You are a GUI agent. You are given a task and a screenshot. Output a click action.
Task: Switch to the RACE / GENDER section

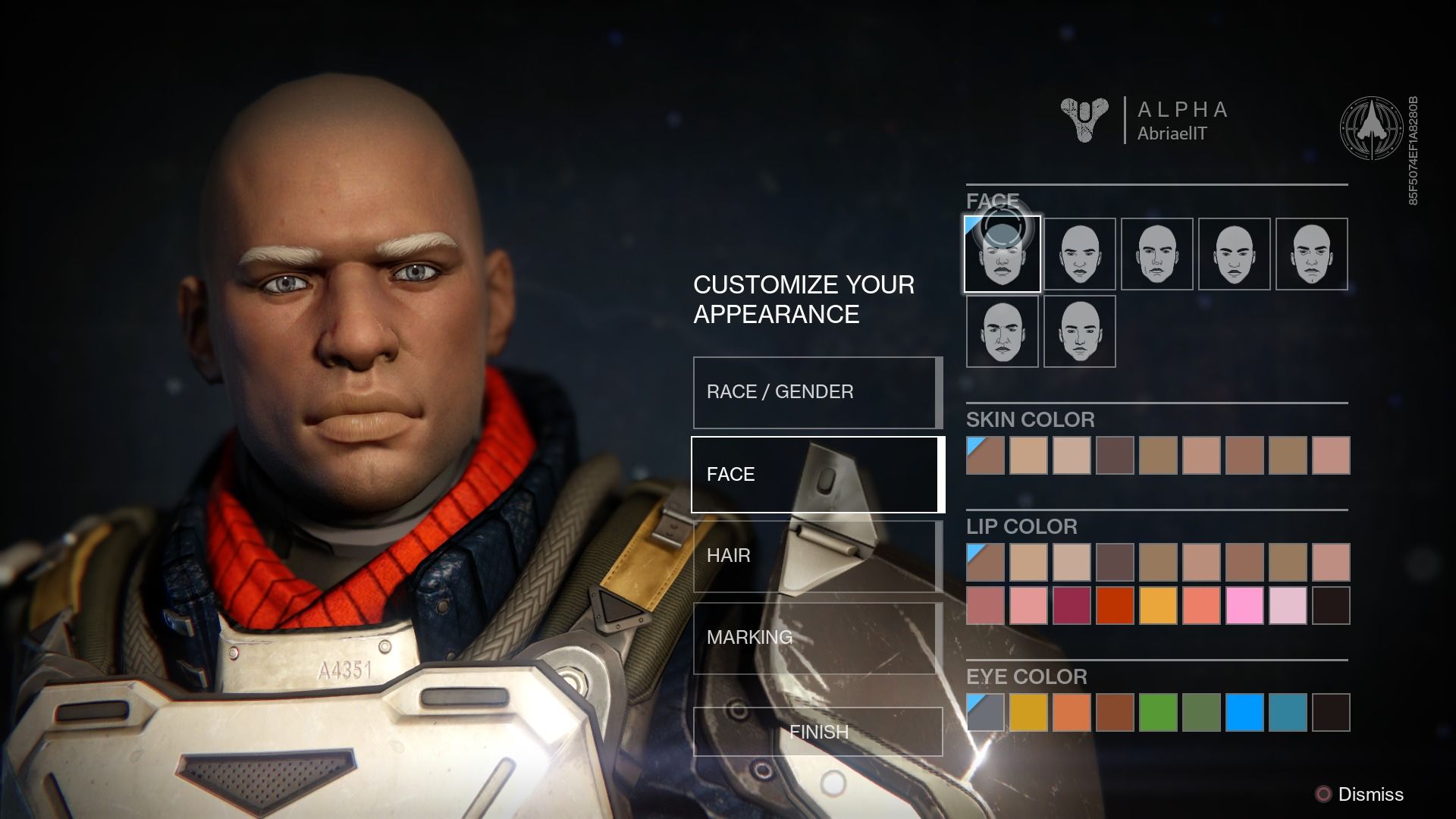tap(816, 392)
